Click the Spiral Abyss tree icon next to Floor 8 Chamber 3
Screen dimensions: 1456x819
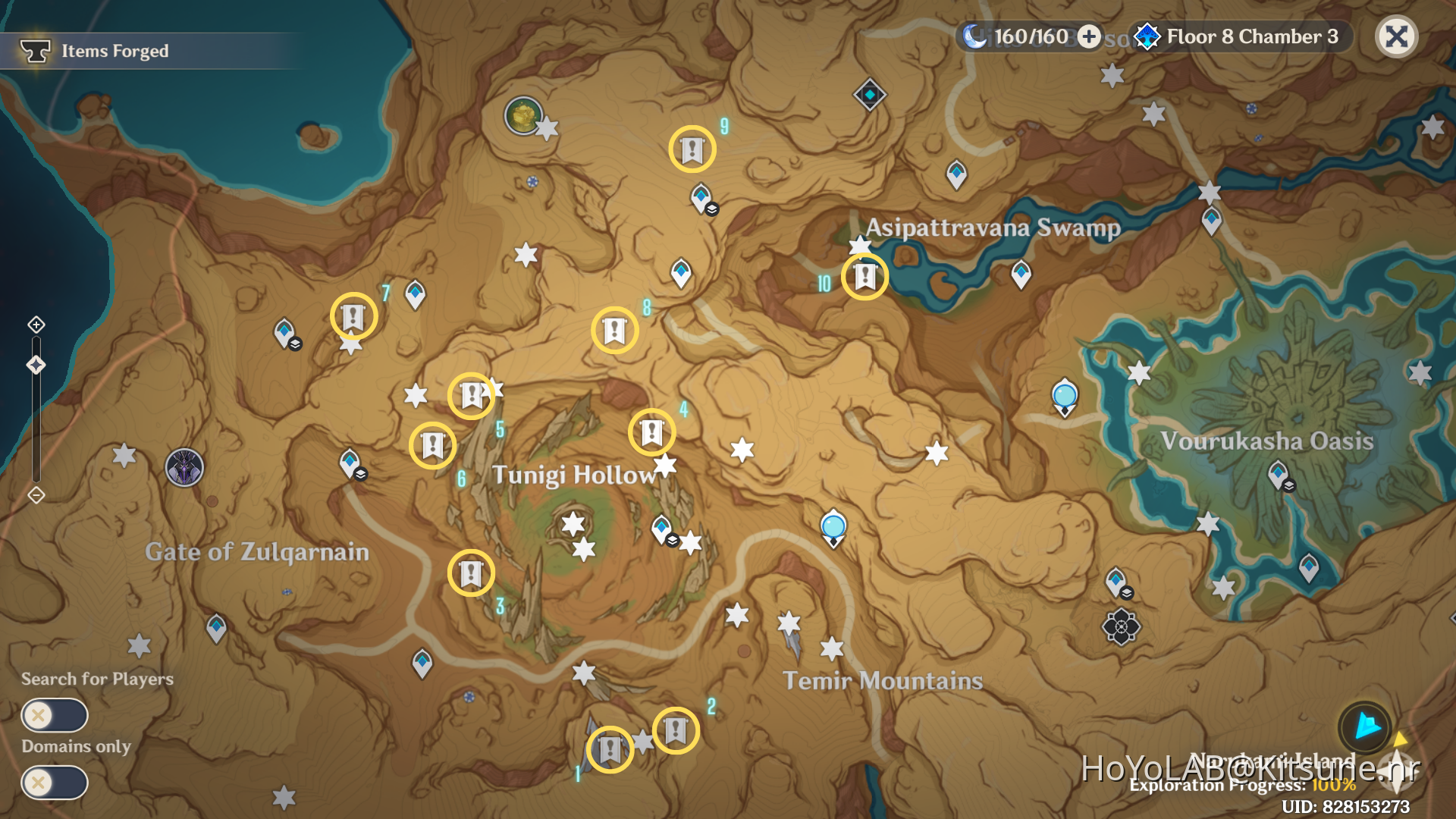[x=1147, y=36]
